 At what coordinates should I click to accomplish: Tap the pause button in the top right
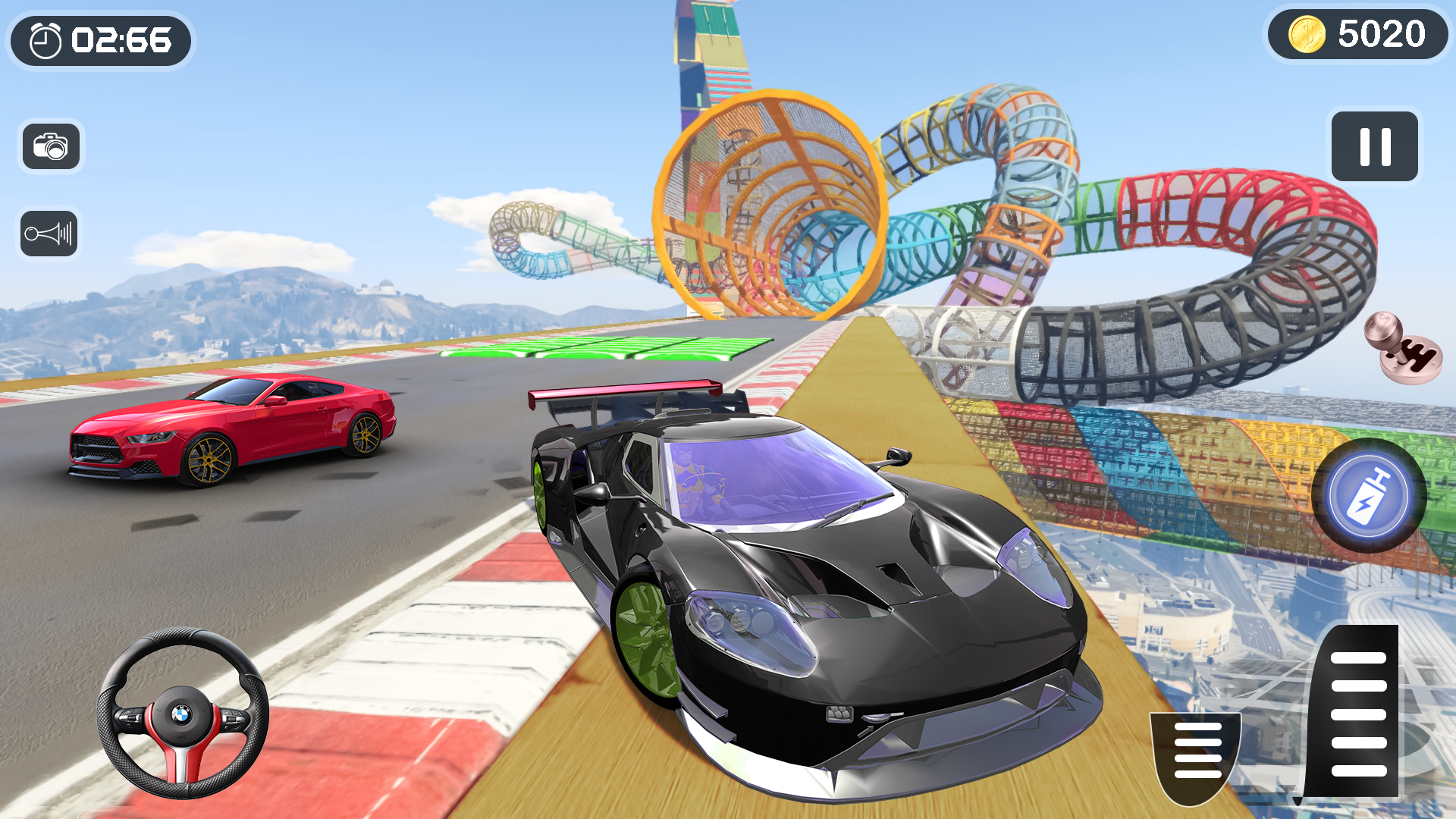point(1374,147)
